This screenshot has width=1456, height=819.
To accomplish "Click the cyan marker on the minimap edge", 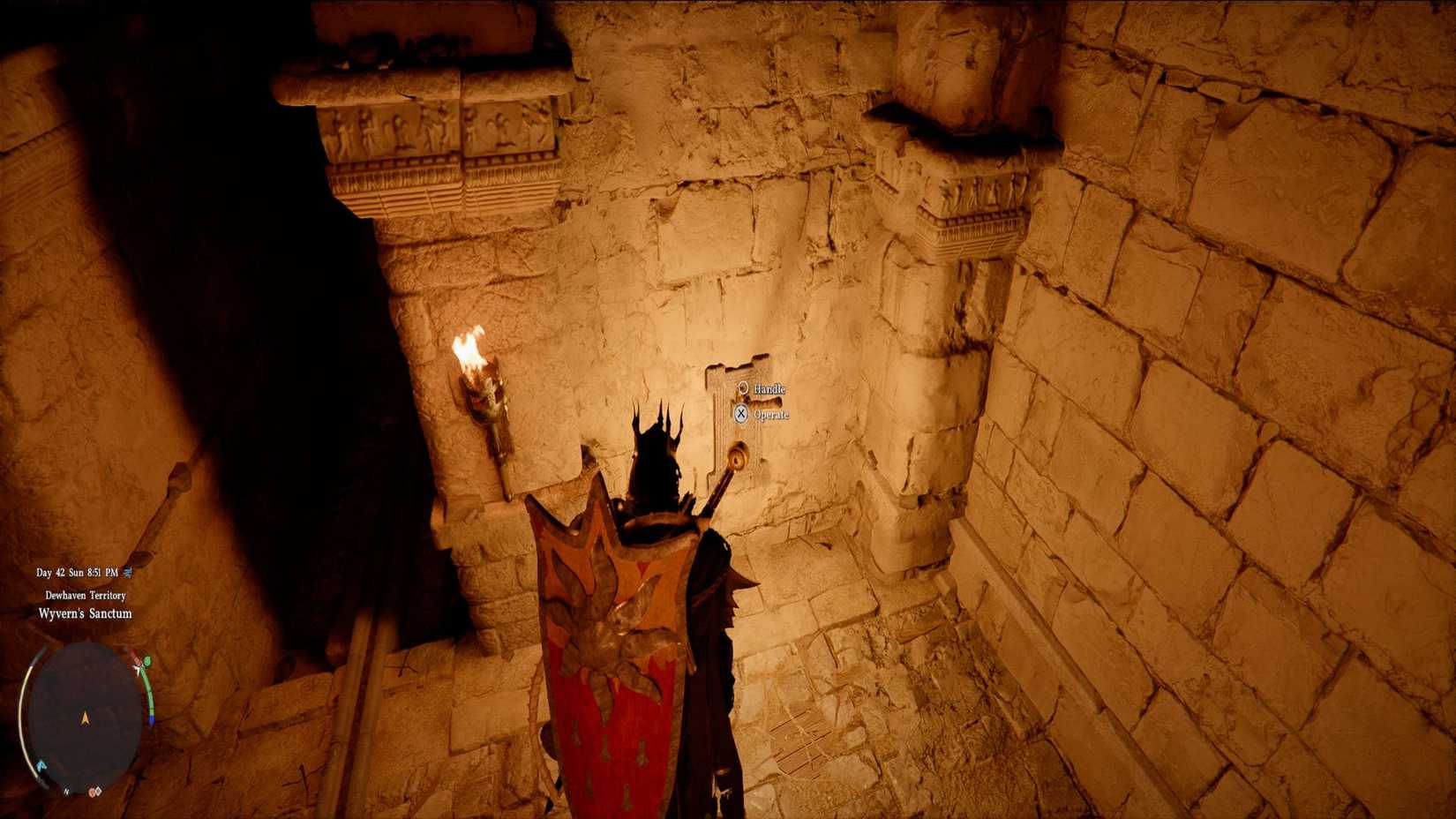I will coord(41,765).
